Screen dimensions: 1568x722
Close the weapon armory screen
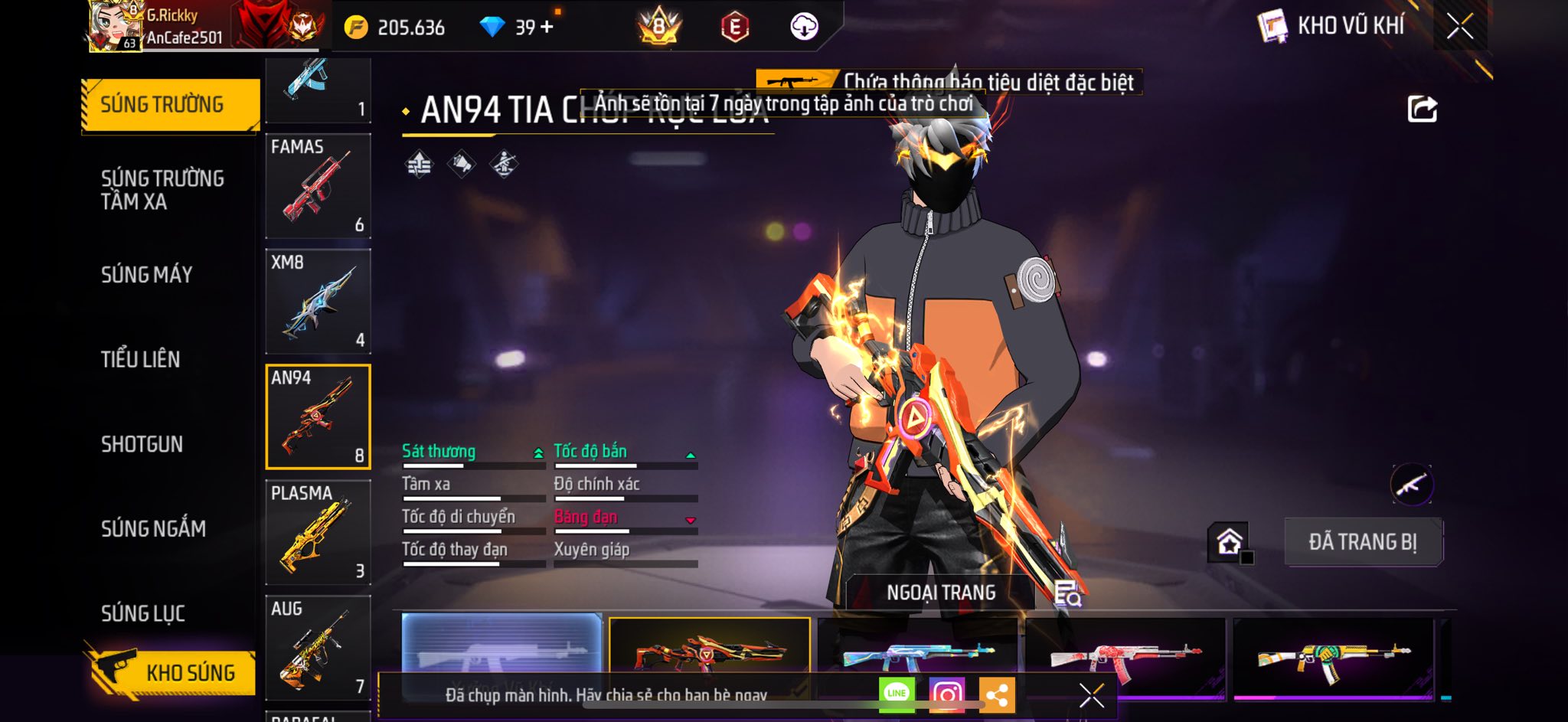click(1459, 27)
